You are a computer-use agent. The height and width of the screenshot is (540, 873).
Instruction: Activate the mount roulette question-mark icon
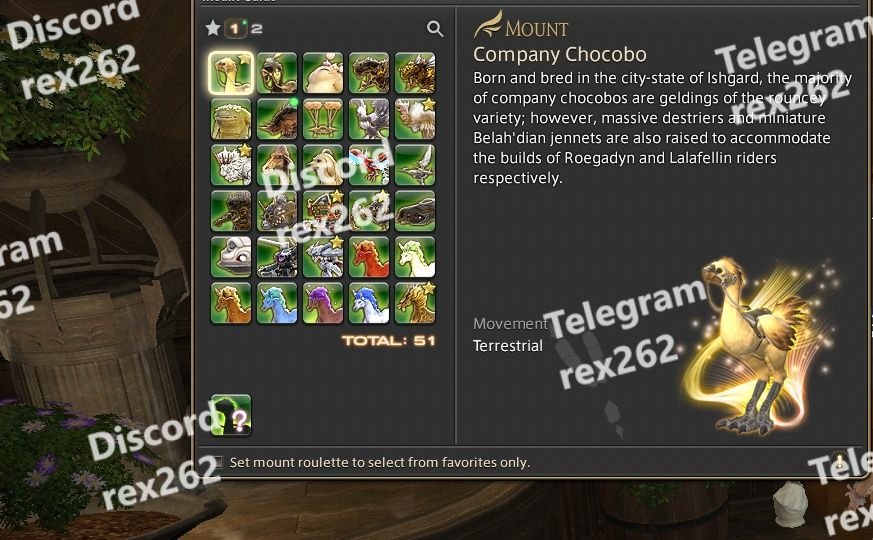[231, 414]
